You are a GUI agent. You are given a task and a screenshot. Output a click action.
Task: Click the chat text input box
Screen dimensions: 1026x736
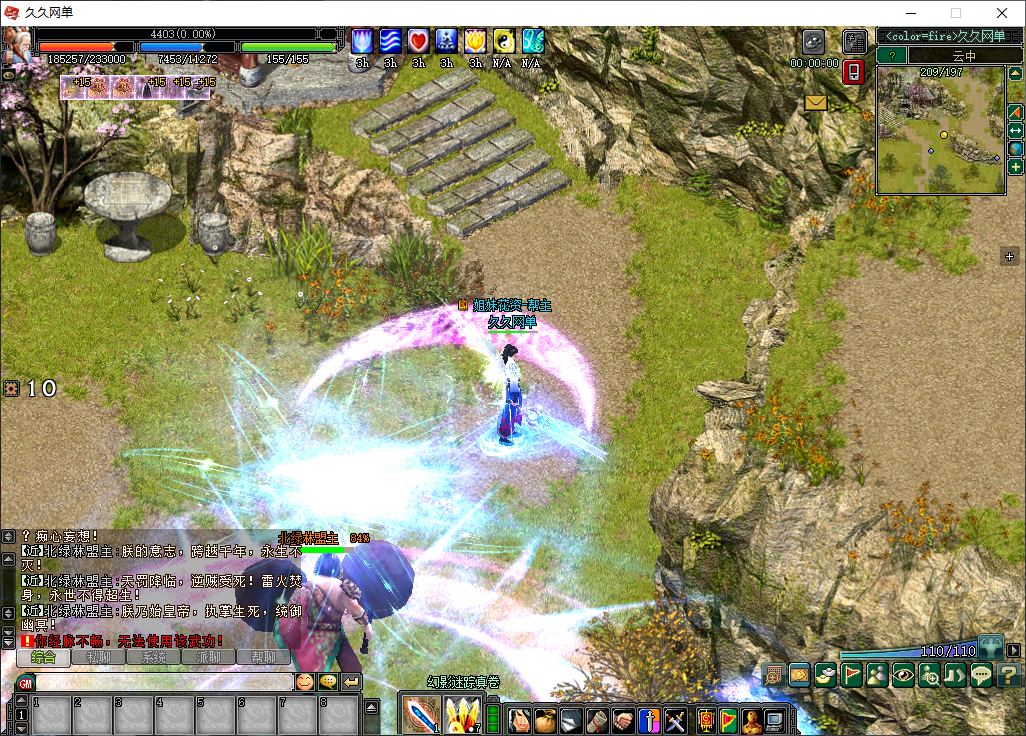pos(160,682)
